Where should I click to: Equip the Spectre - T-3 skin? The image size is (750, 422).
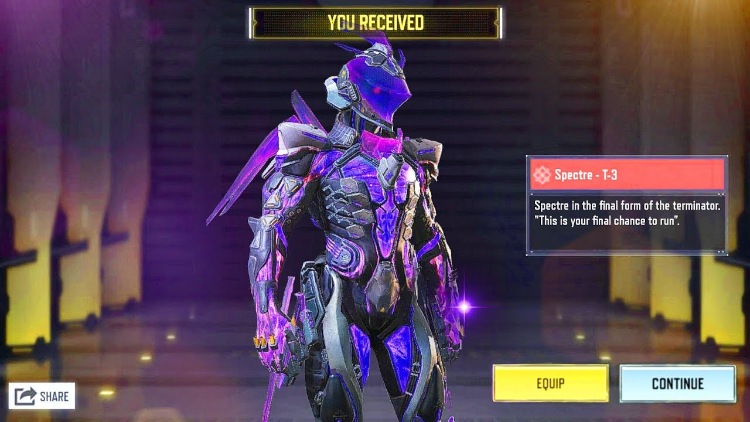pos(550,383)
